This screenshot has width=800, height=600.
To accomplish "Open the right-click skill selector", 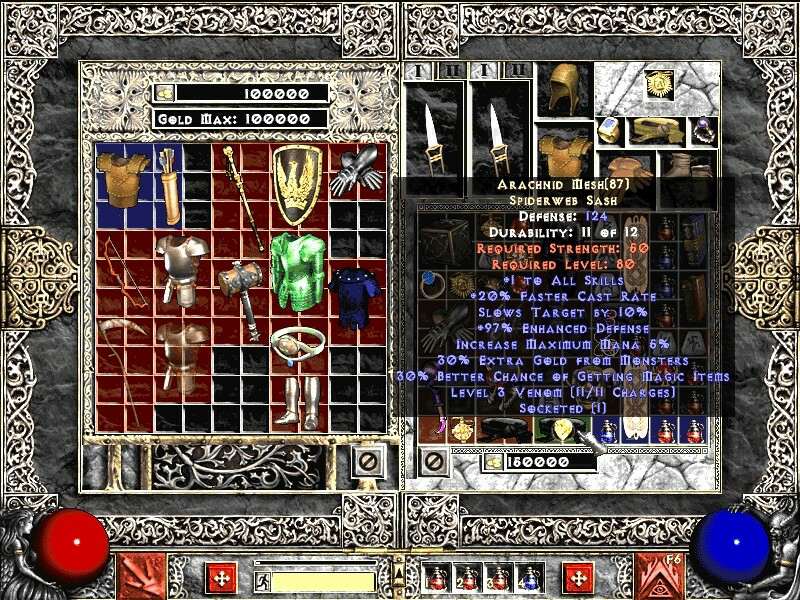I will tap(659, 577).
